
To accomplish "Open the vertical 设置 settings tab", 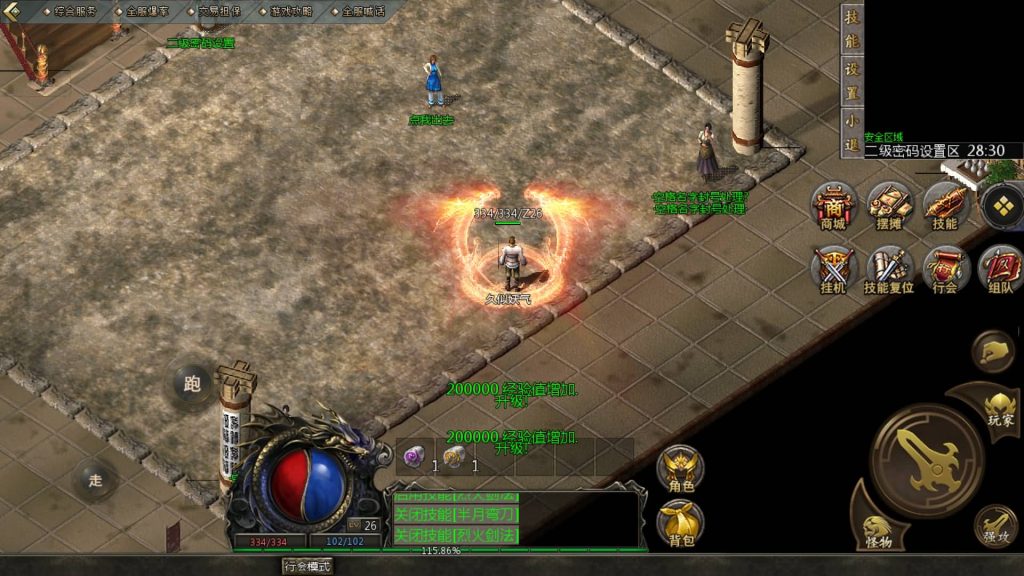I will (852, 80).
